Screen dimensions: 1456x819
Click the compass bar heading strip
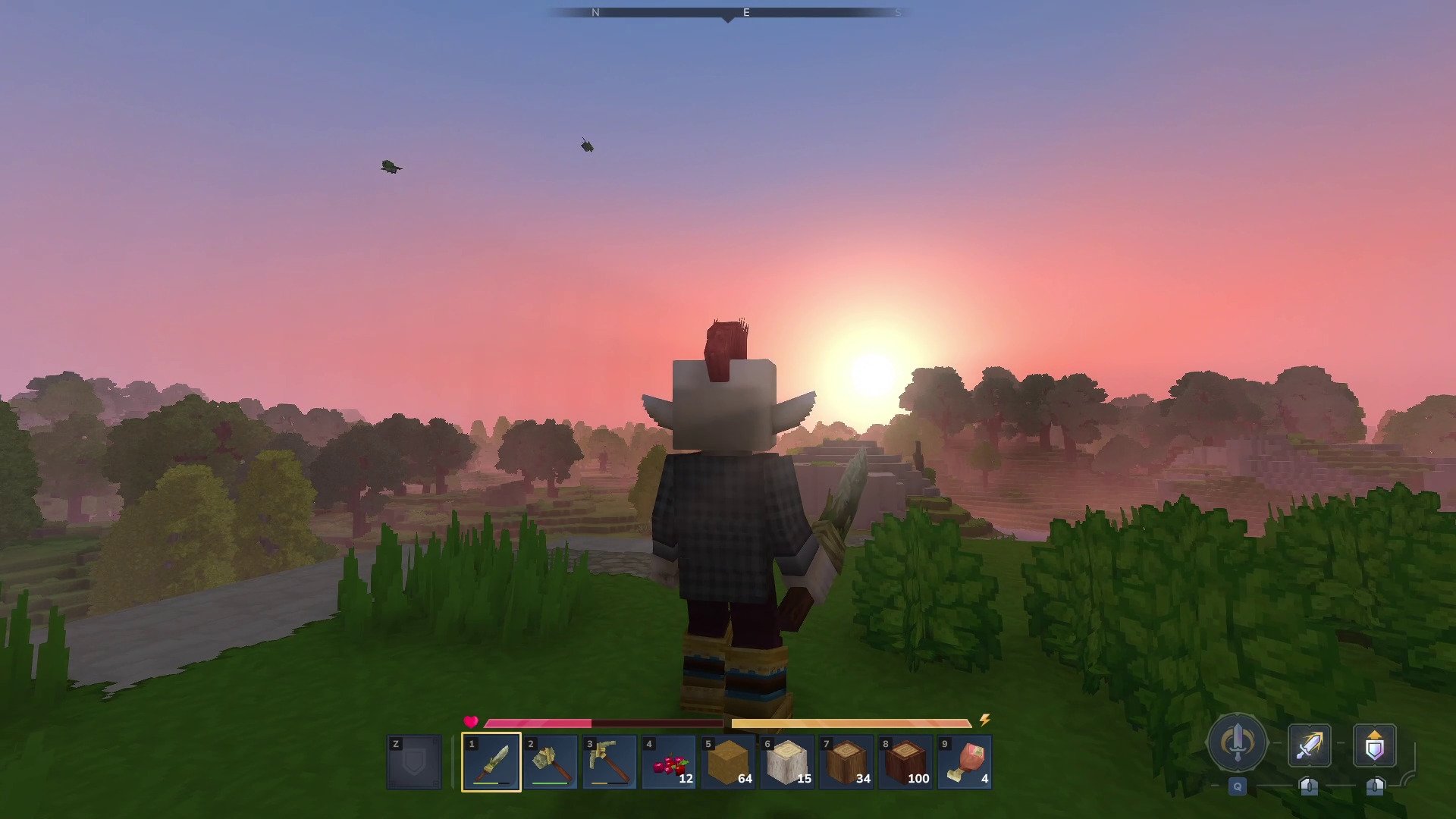[728, 13]
